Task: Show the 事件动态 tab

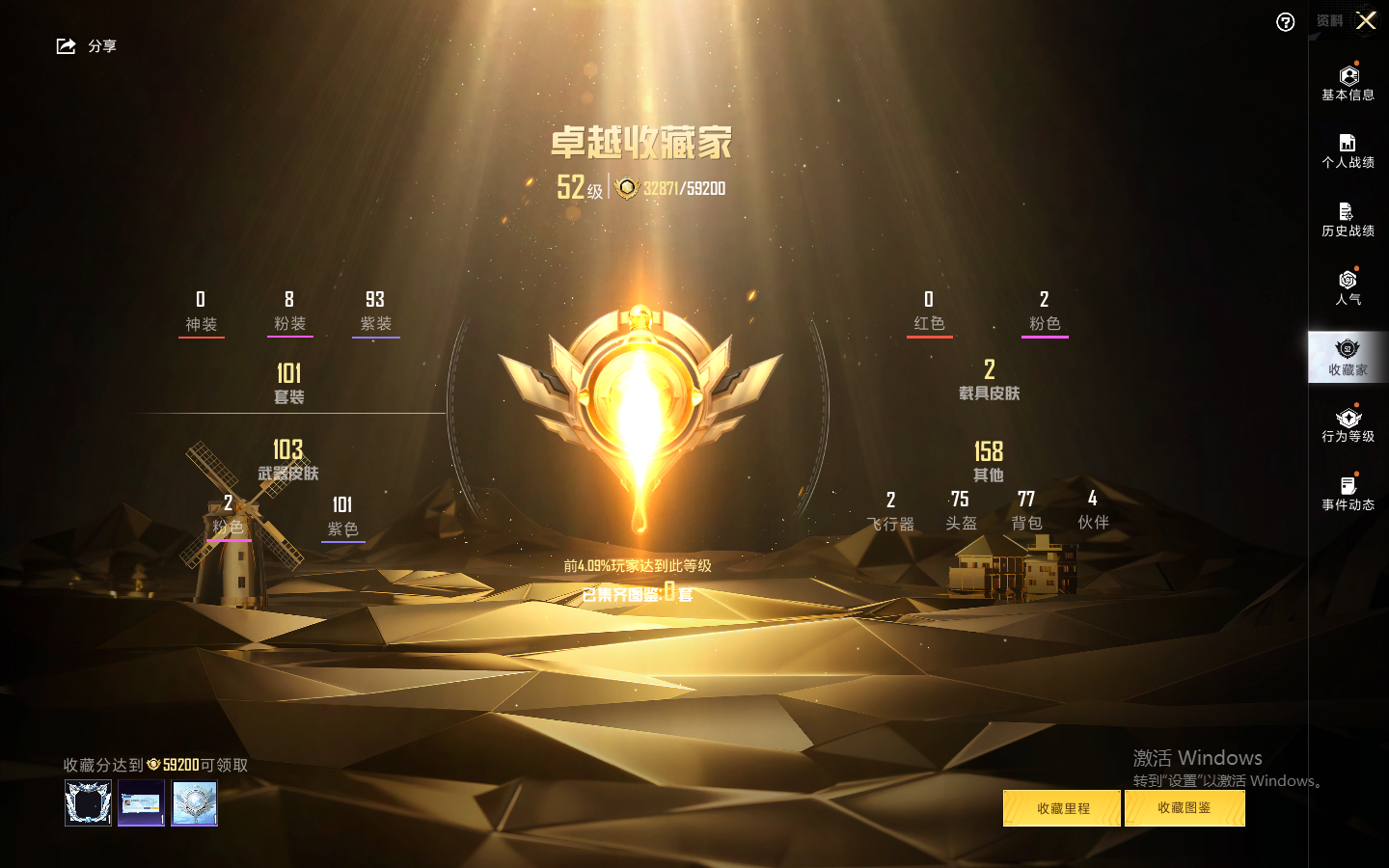Action: click(1348, 494)
